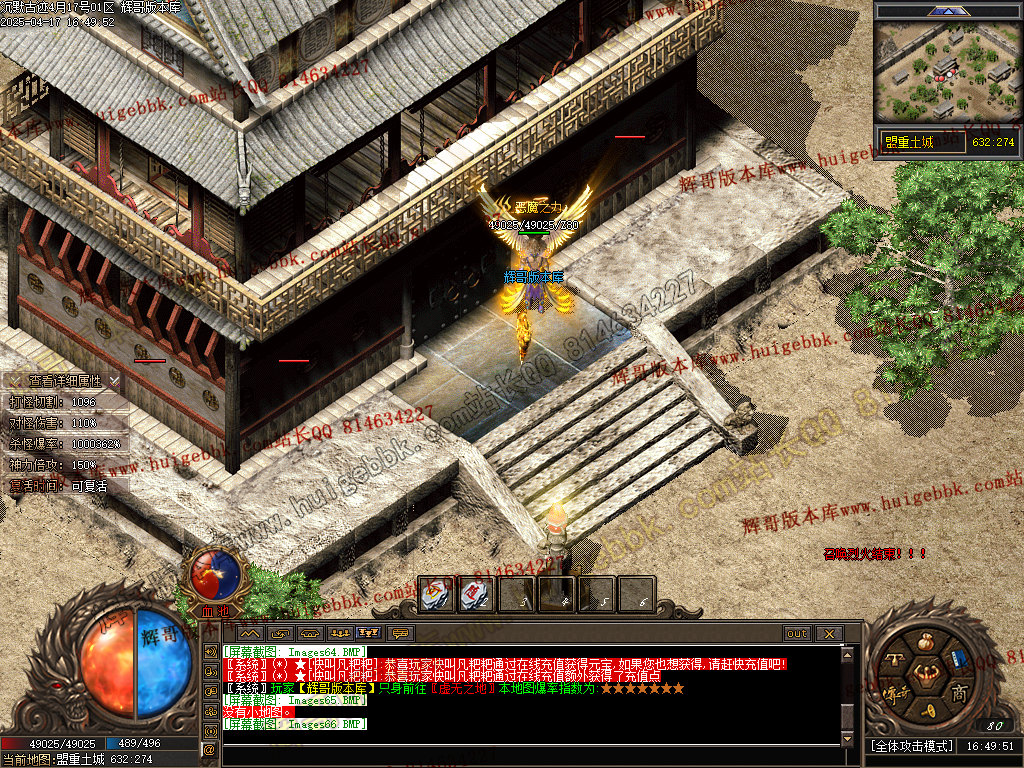Open the blue skill book icon
The height and width of the screenshot is (768, 1024).
(957, 659)
